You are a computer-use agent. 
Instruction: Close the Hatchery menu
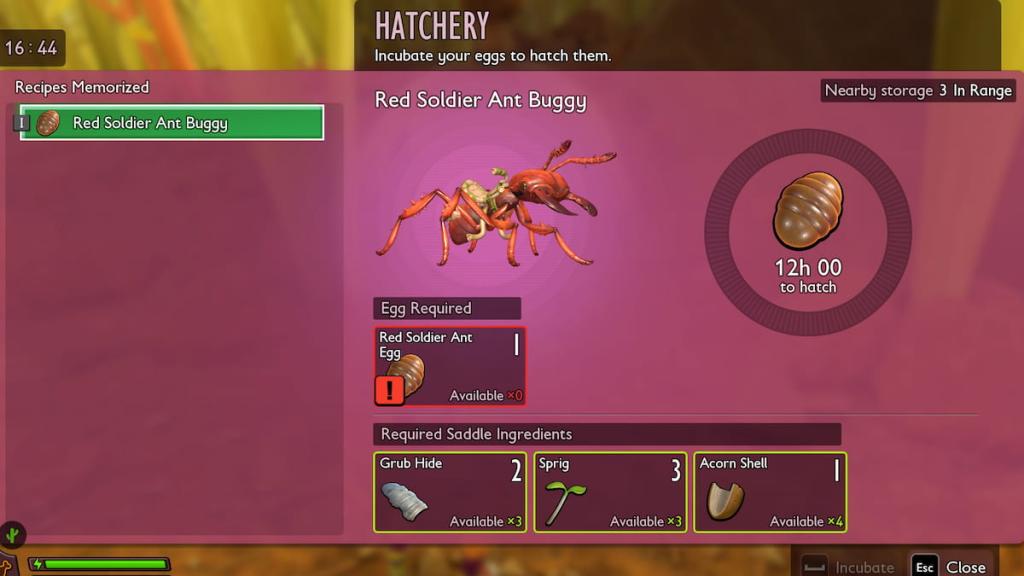point(951,567)
